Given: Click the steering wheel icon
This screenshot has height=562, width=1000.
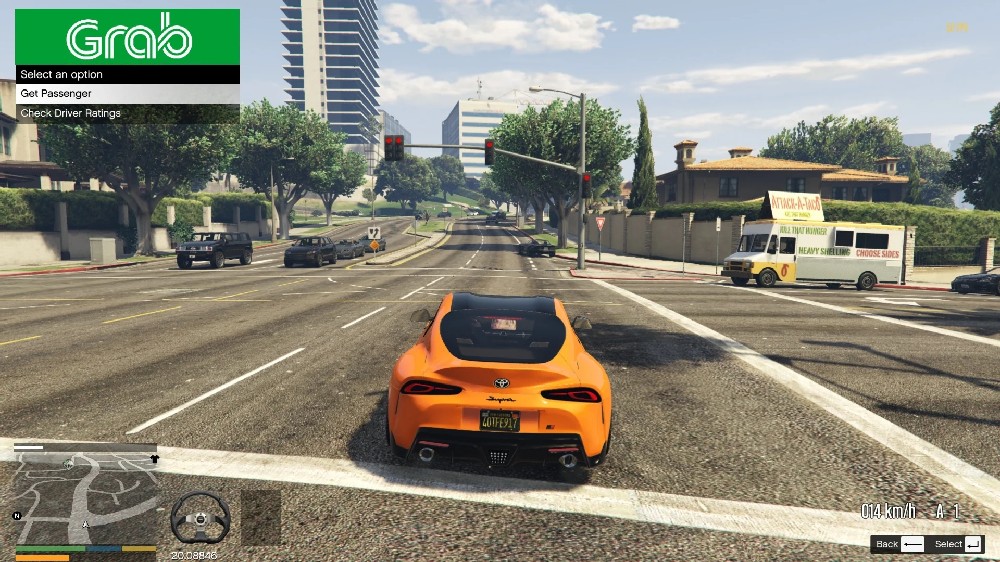Looking at the screenshot, I should (x=200, y=517).
